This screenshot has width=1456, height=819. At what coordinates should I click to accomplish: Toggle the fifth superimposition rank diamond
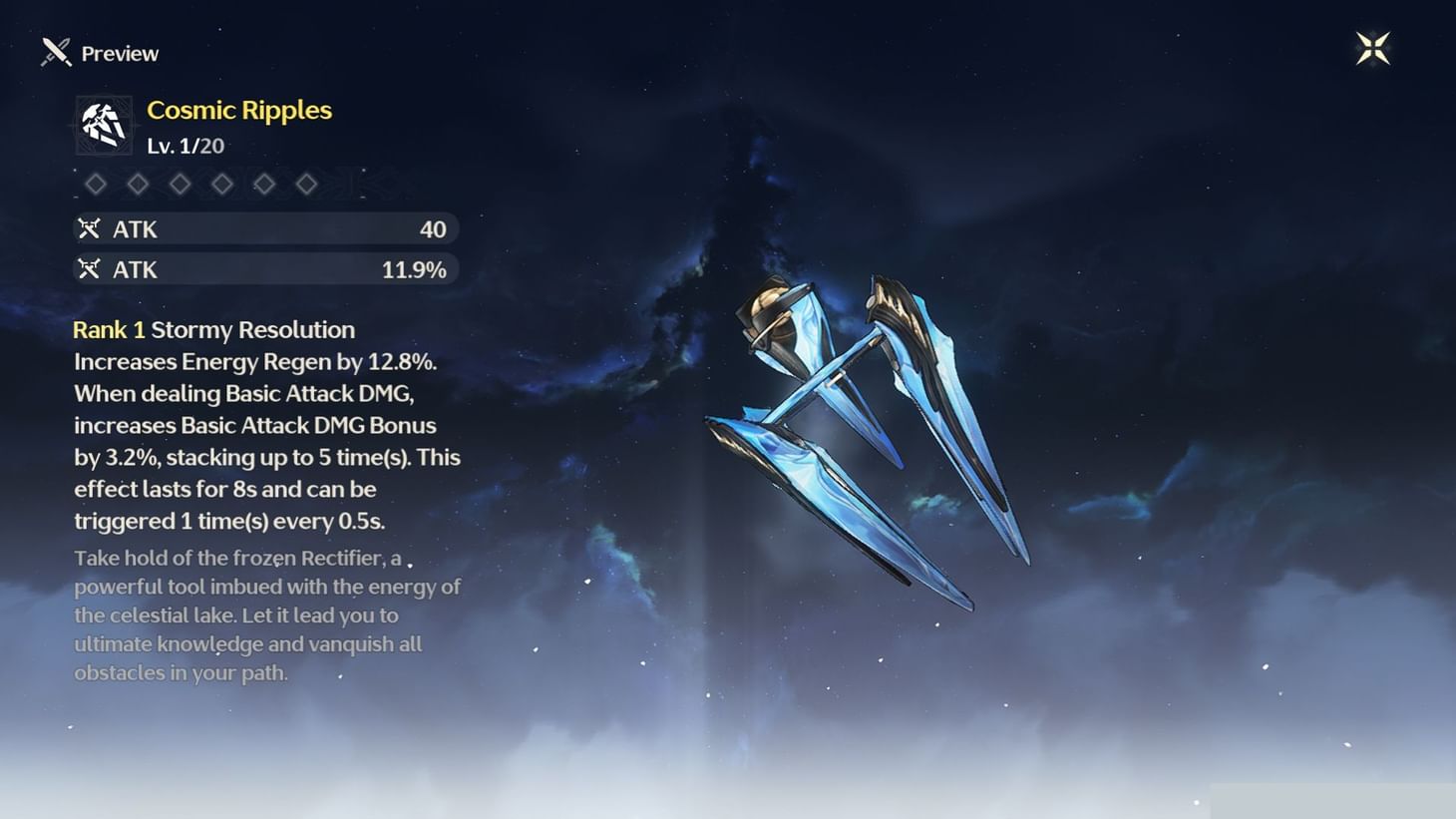coord(264,184)
